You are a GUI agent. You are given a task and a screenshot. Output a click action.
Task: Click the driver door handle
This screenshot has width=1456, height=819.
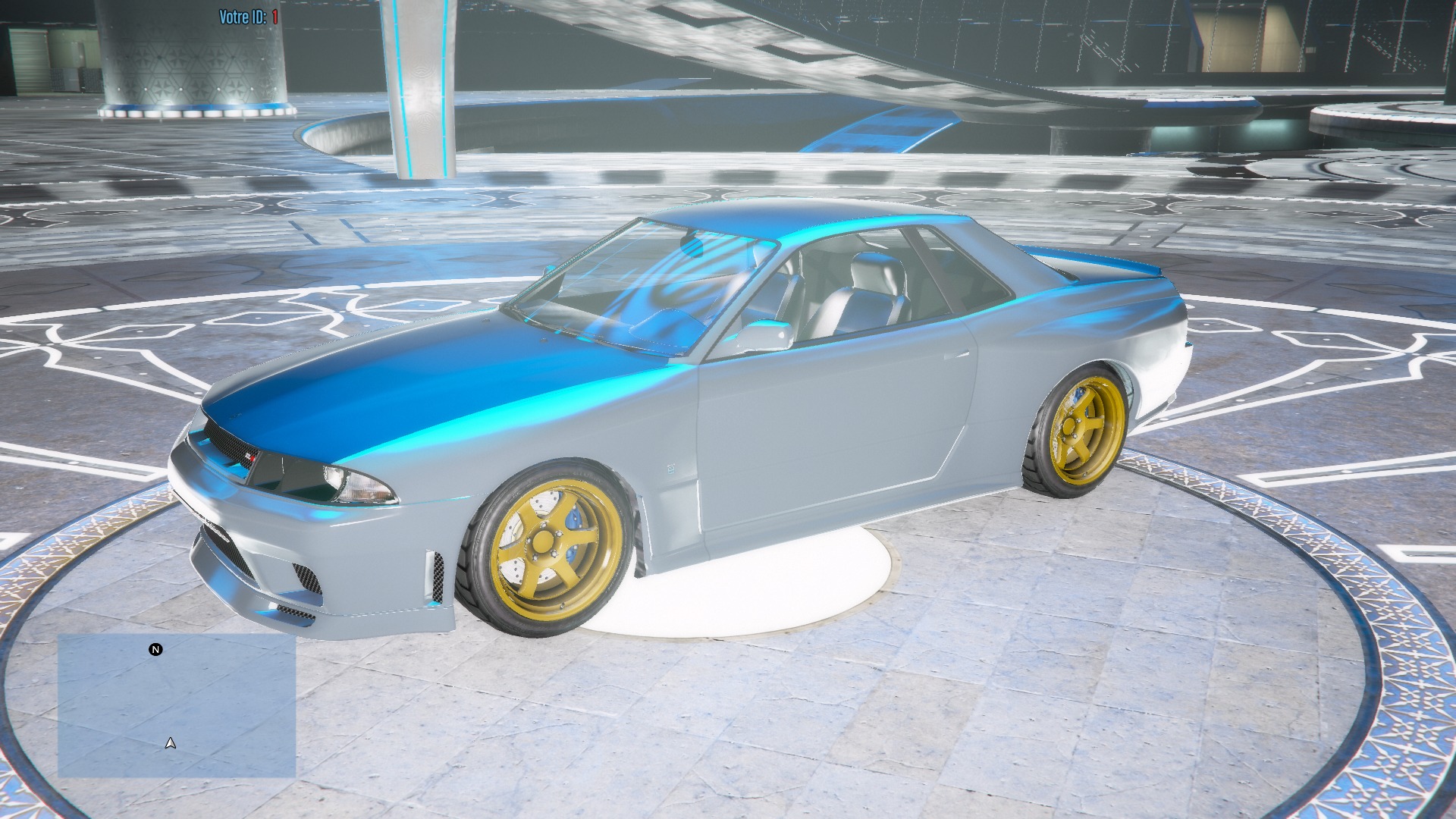point(957,355)
